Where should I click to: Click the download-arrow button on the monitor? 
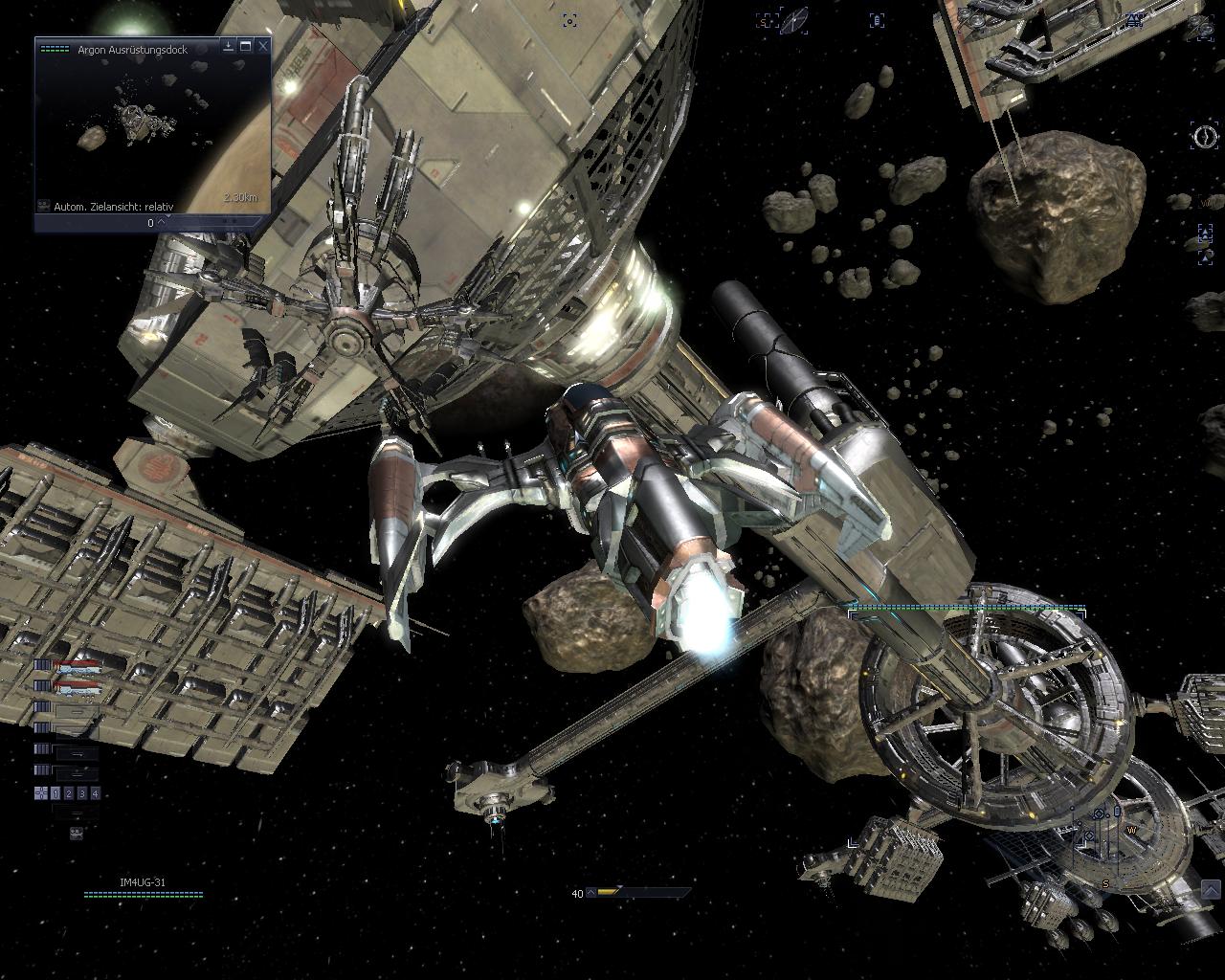(x=229, y=45)
